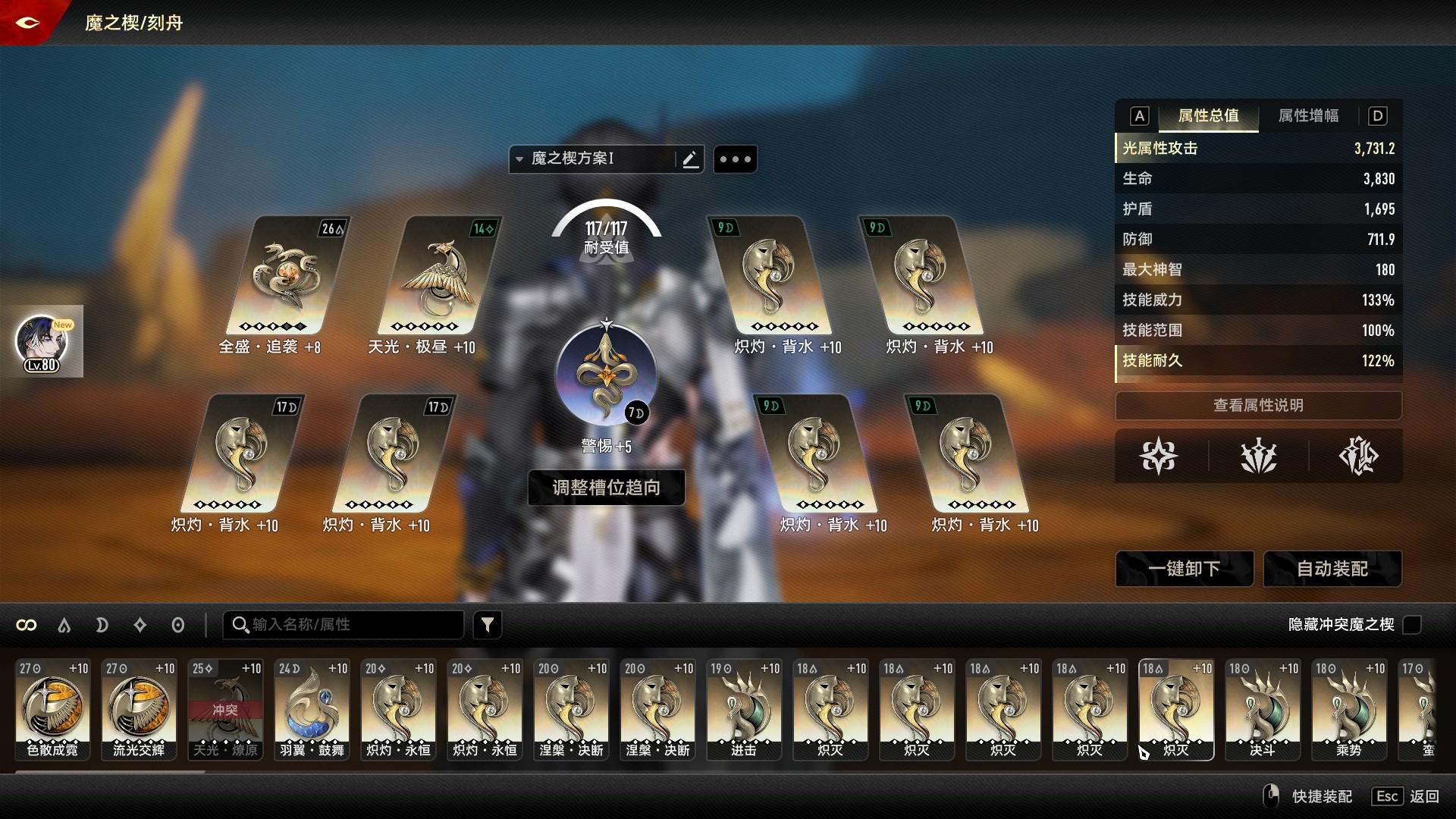Screen dimensions: 1456x819
Task: Click the 一键卸下 button
Action: tap(1184, 569)
